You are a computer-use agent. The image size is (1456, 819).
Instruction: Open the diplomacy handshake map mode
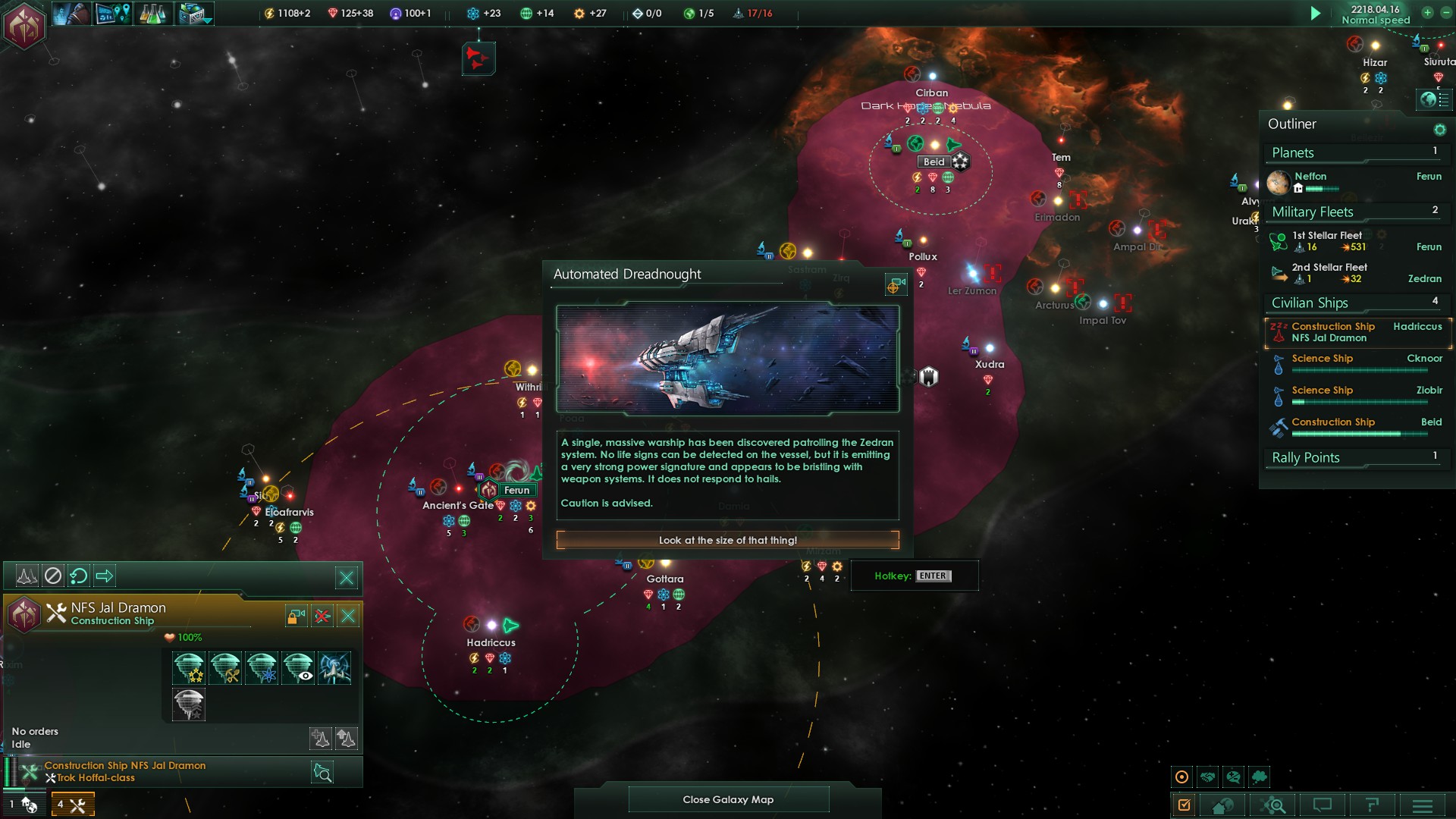(x=1208, y=777)
